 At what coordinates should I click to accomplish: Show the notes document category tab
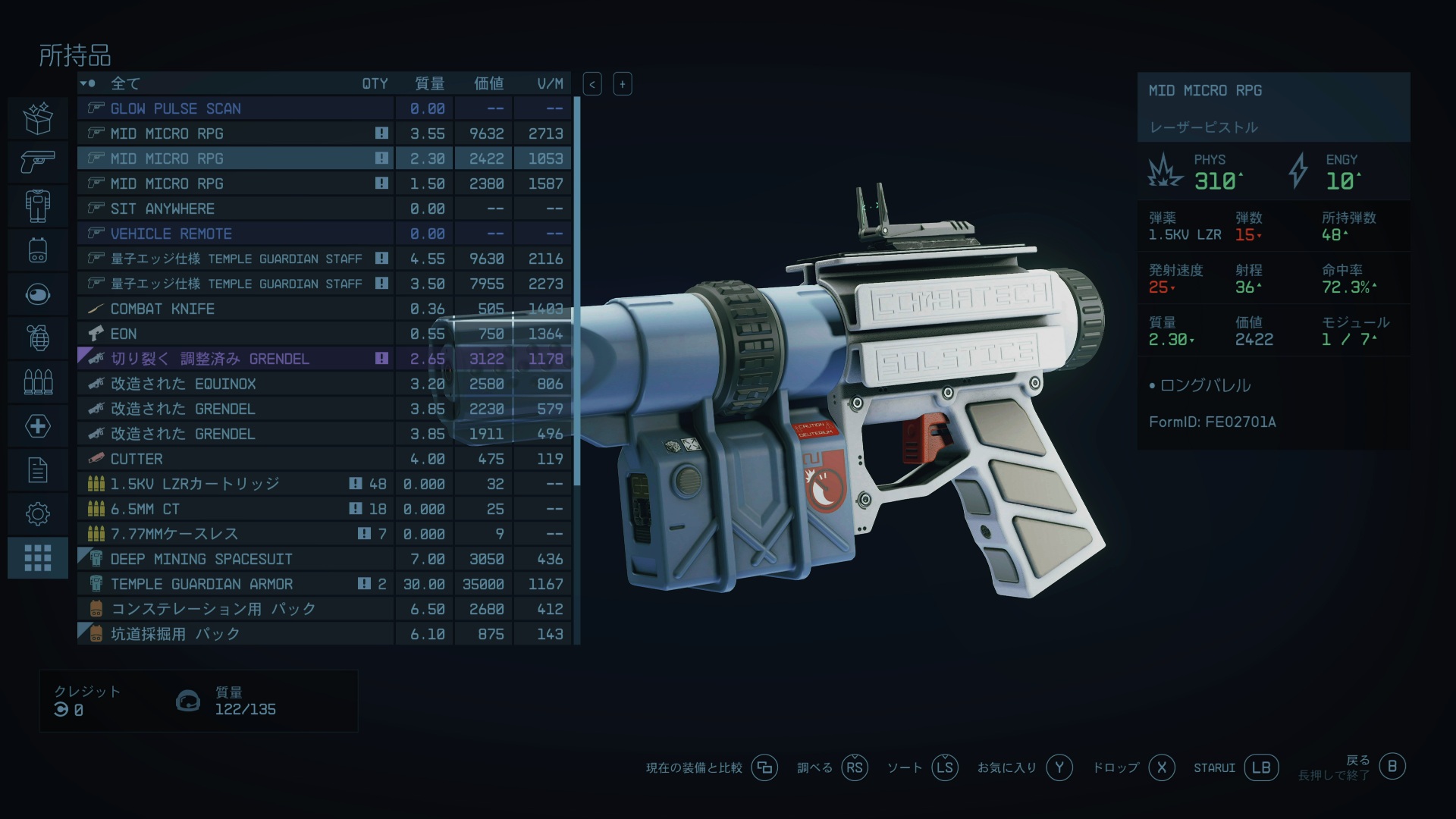(38, 470)
